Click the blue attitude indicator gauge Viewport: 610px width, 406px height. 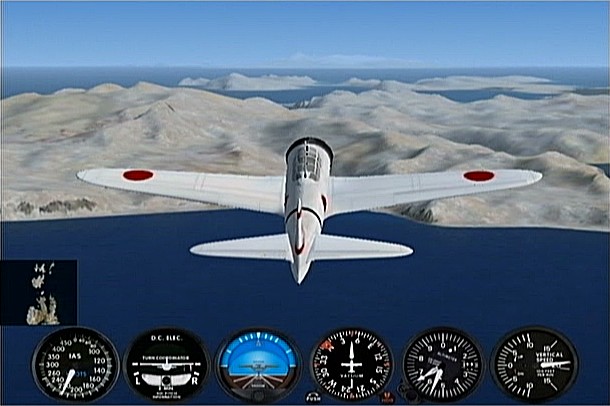257,364
